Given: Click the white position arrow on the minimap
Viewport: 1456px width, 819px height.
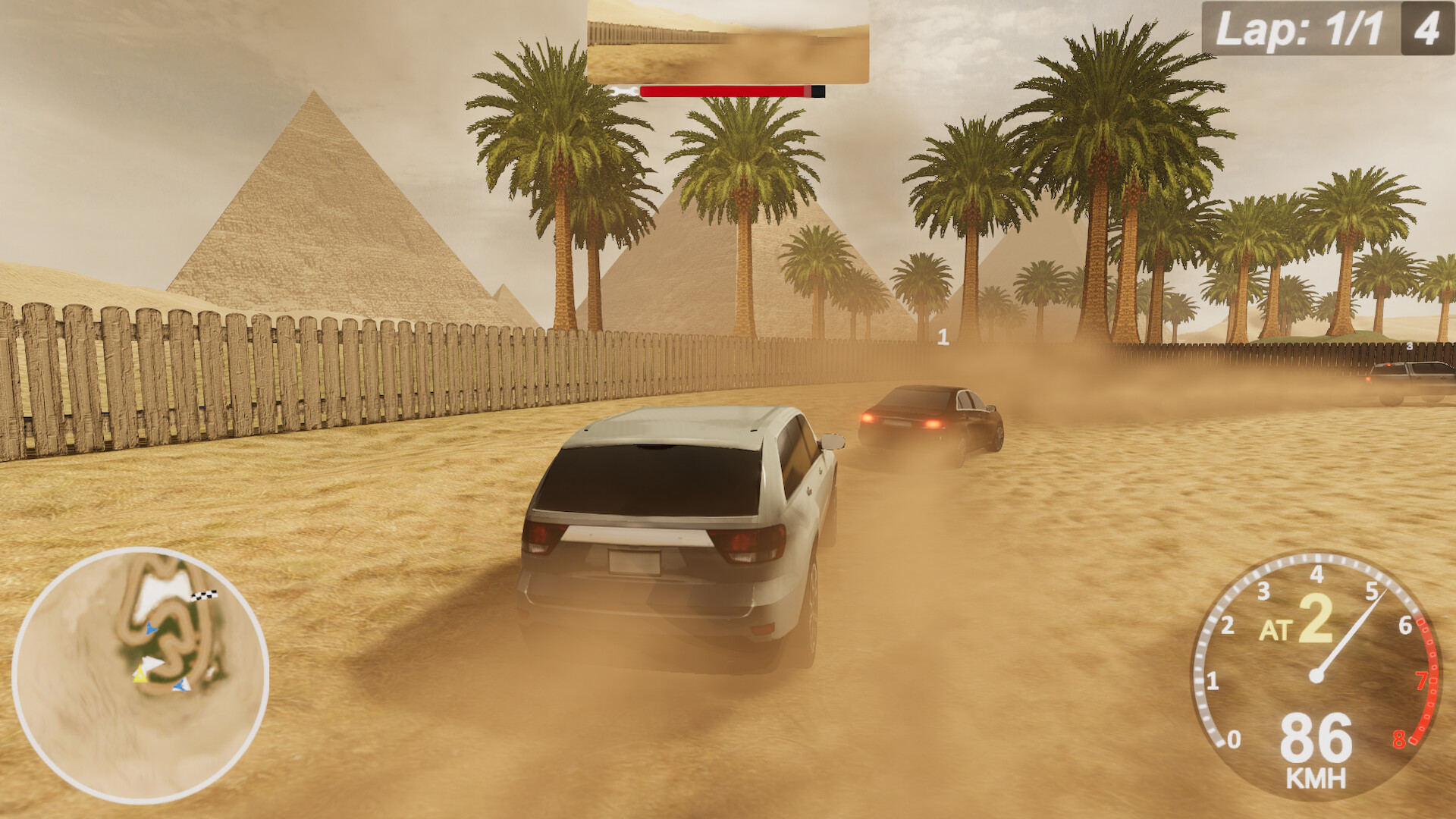Looking at the screenshot, I should pyautogui.click(x=152, y=661).
